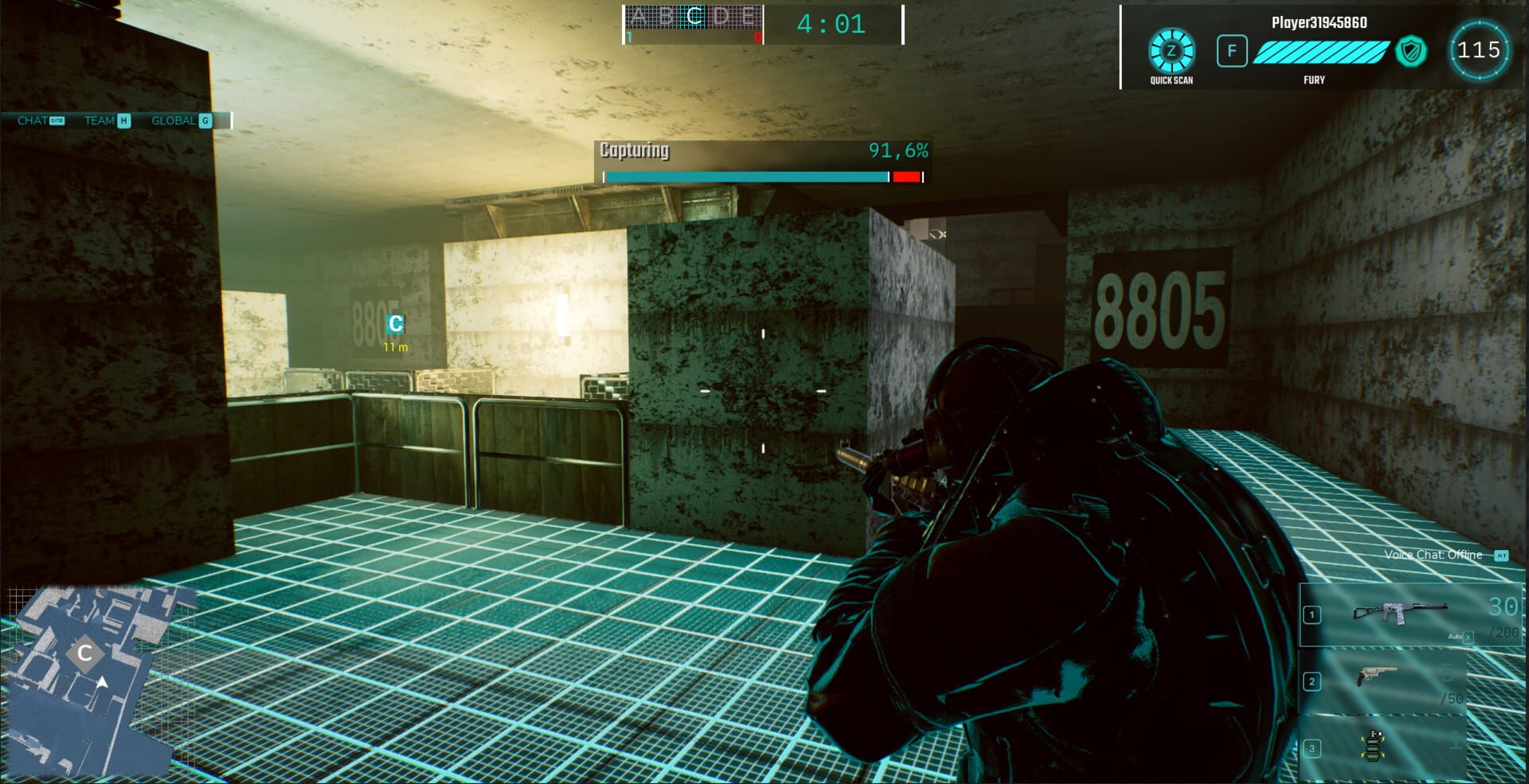This screenshot has height=784, width=1529.
Task: Open the CHAT panel
Action: tap(30, 121)
